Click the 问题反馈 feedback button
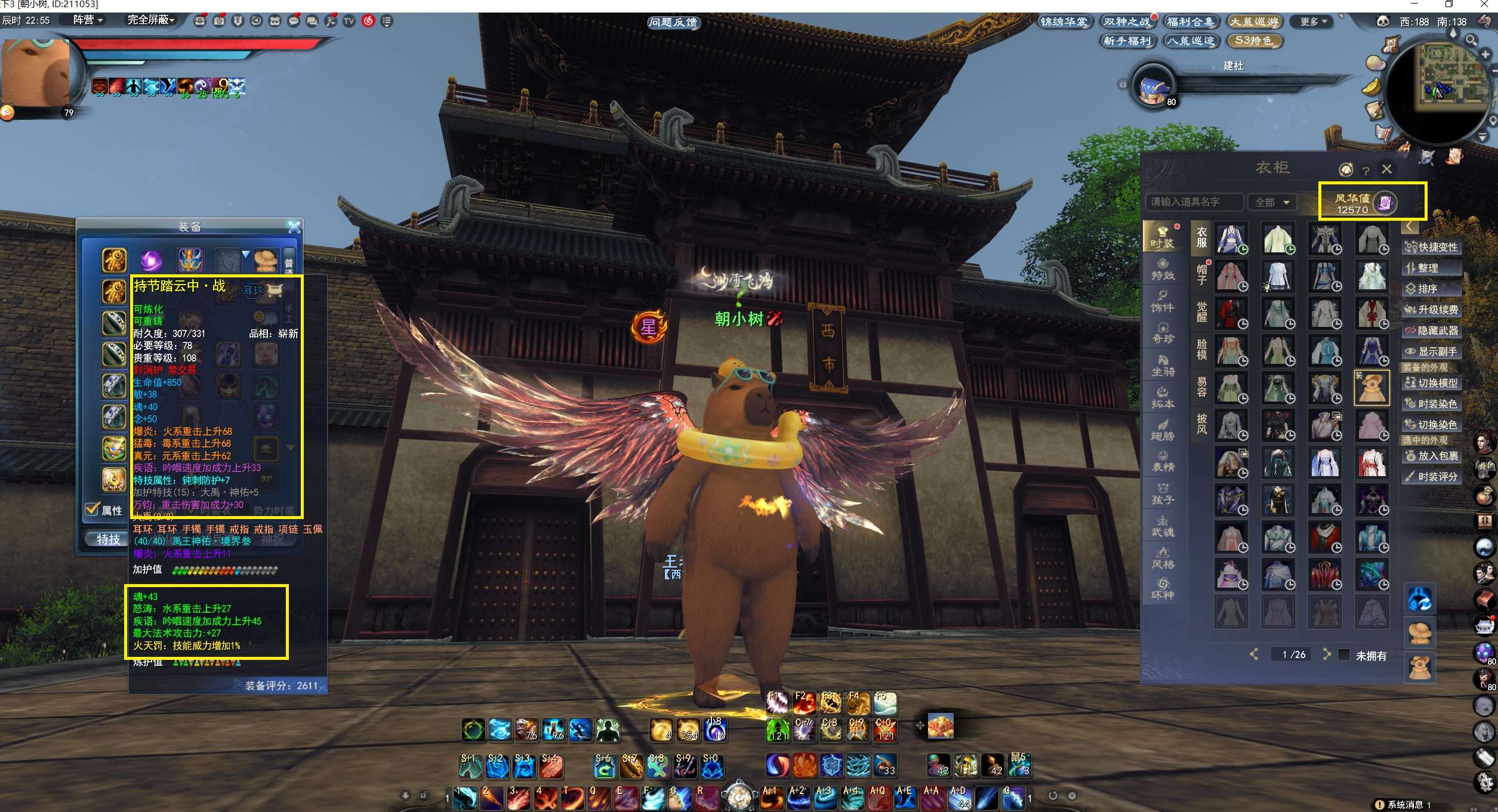 coord(673,23)
